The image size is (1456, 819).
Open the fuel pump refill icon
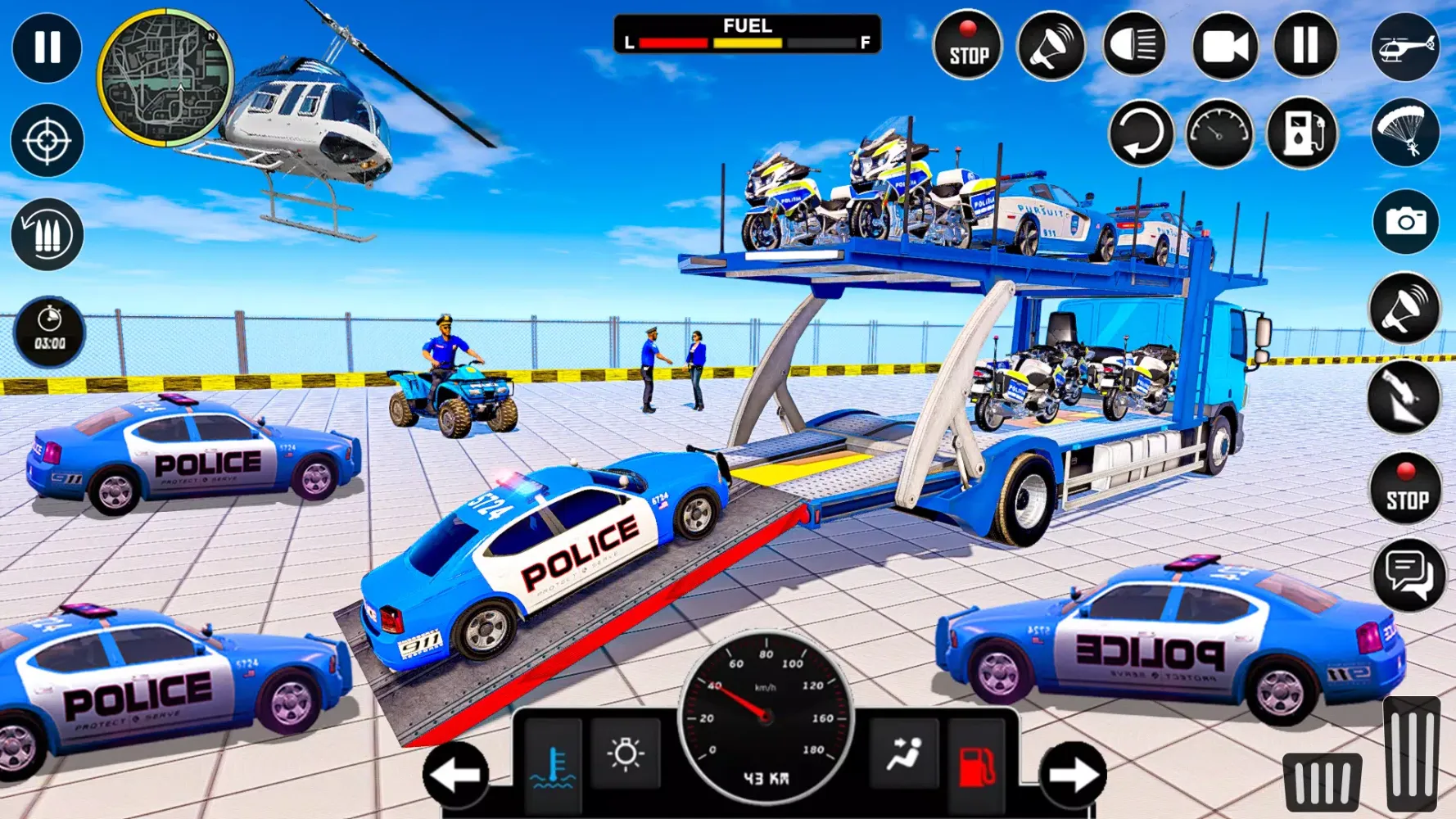click(x=1305, y=133)
